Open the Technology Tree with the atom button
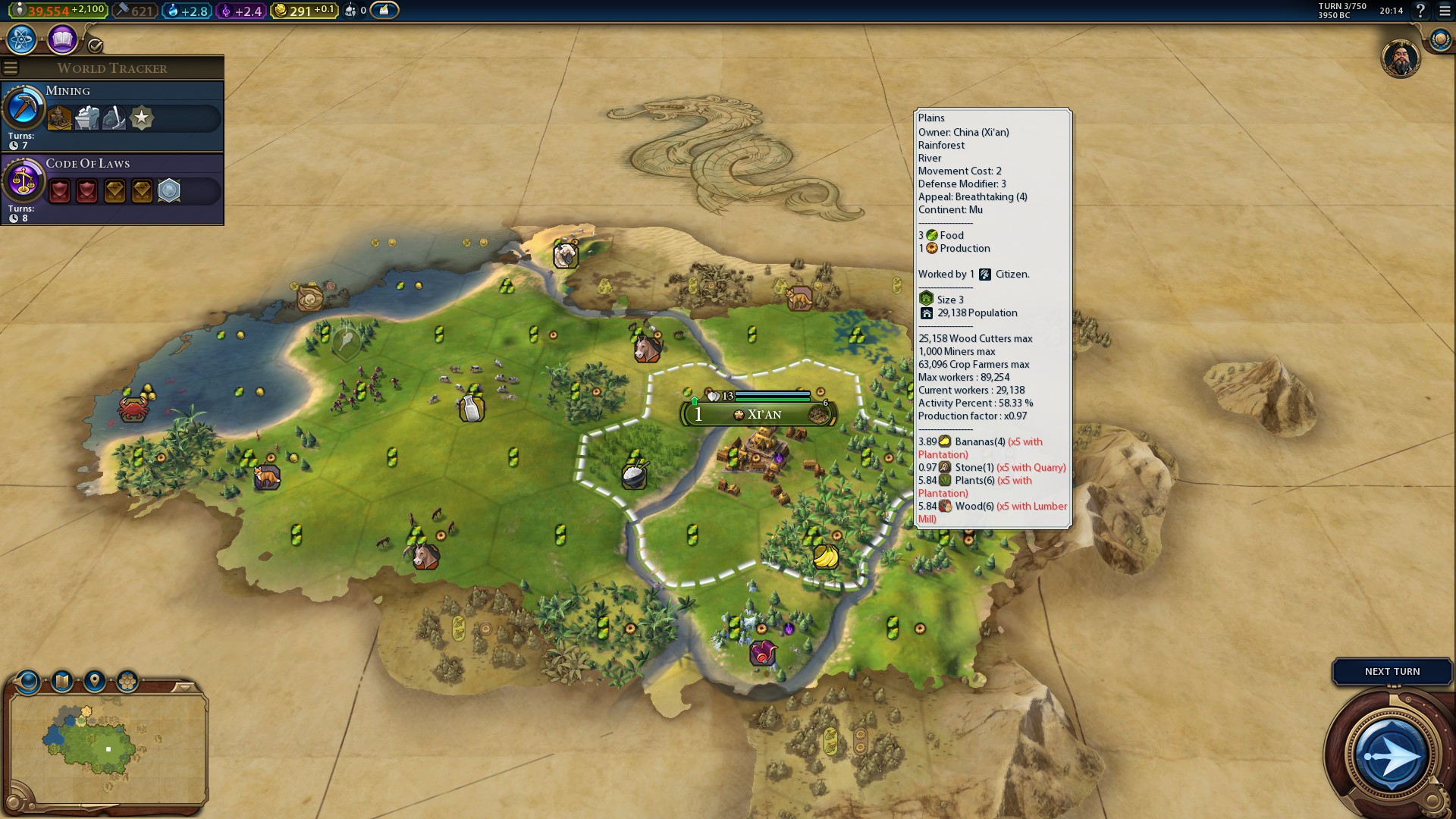 coord(22,39)
